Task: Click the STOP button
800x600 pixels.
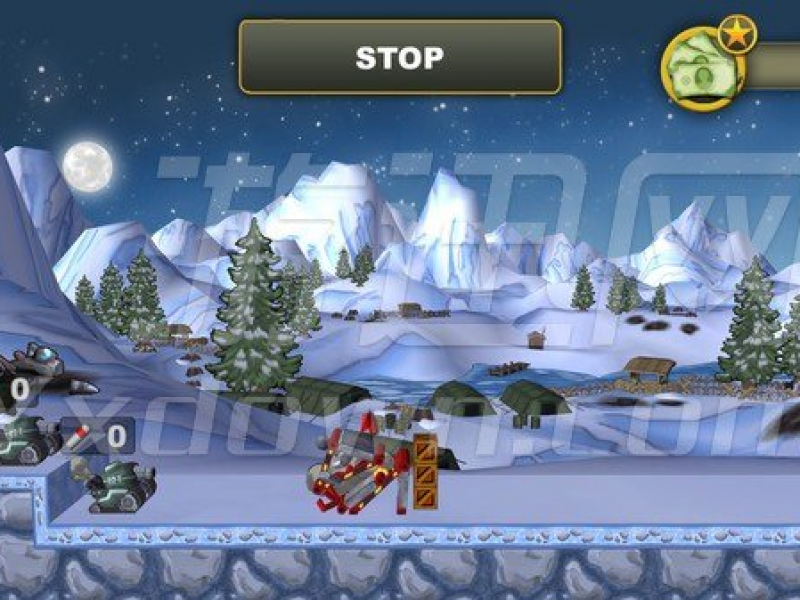Action: 399,57
